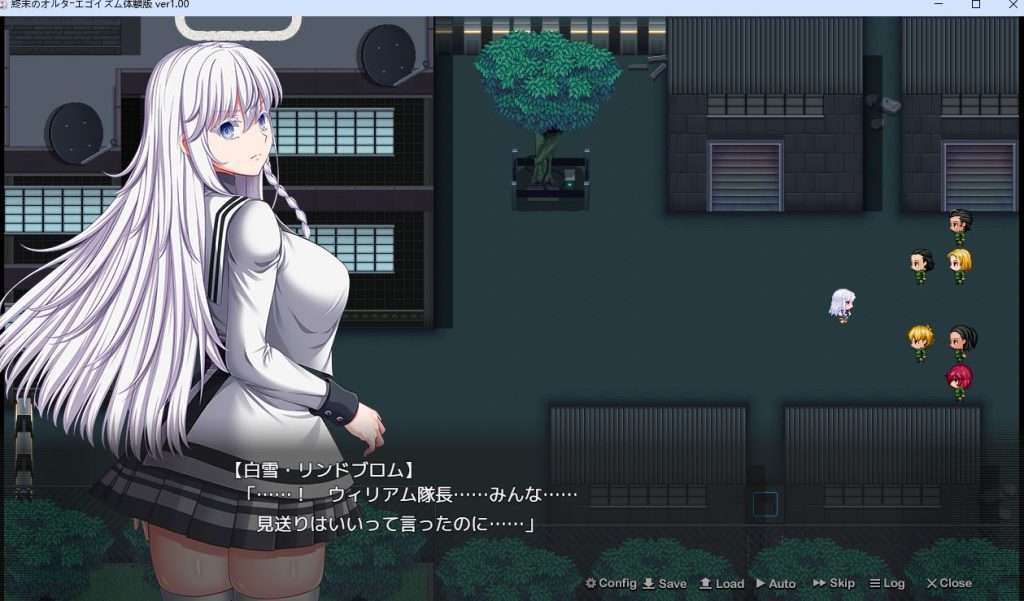This screenshot has width=1024, height=601.
Task: Open the Config menu
Action: (x=611, y=583)
